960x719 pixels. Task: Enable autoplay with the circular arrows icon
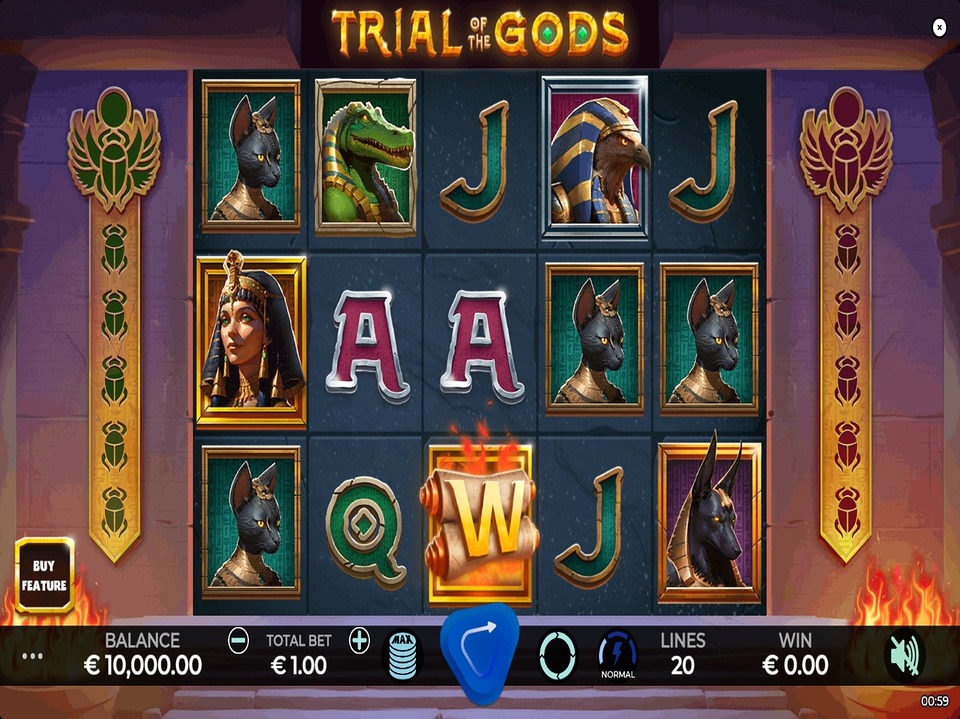557,655
